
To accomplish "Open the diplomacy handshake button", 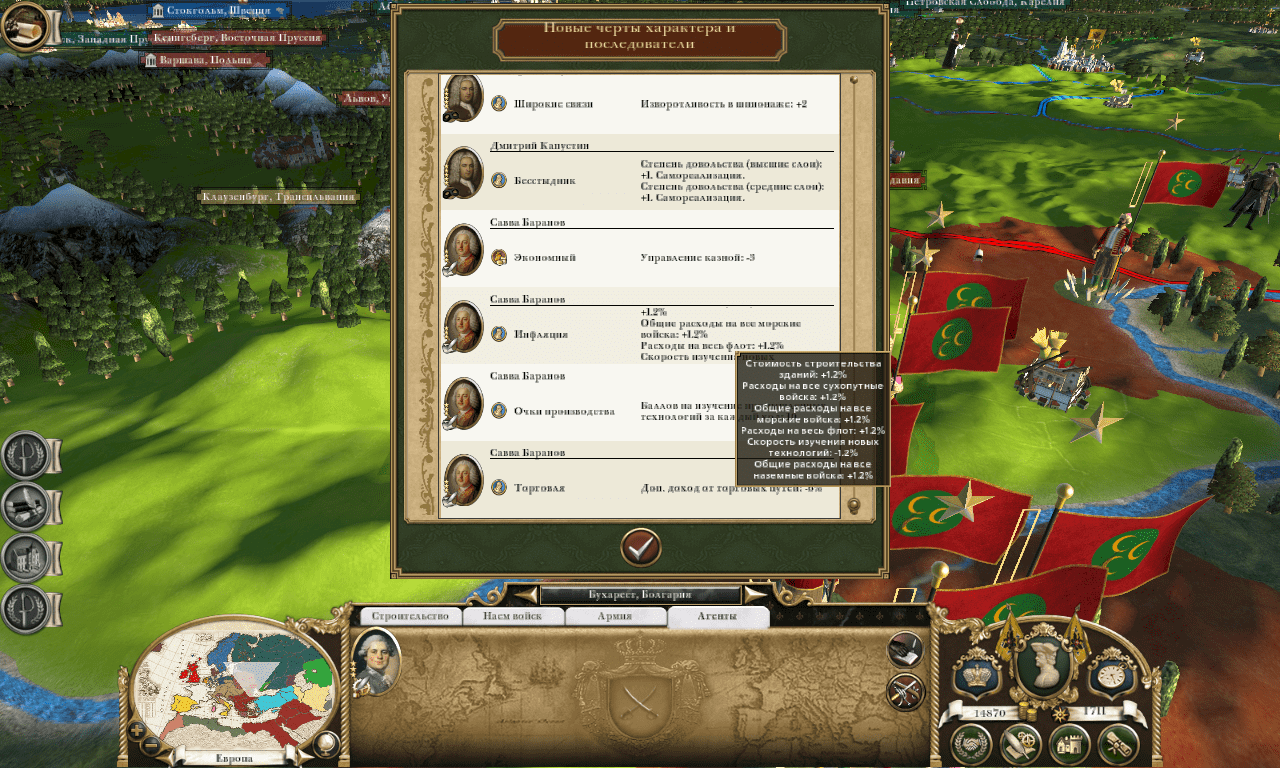I will click(x=970, y=744).
